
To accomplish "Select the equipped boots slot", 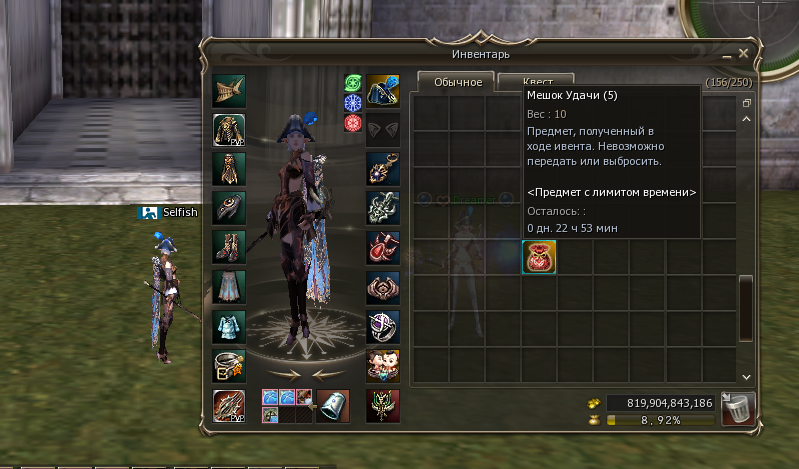I will (x=229, y=247).
